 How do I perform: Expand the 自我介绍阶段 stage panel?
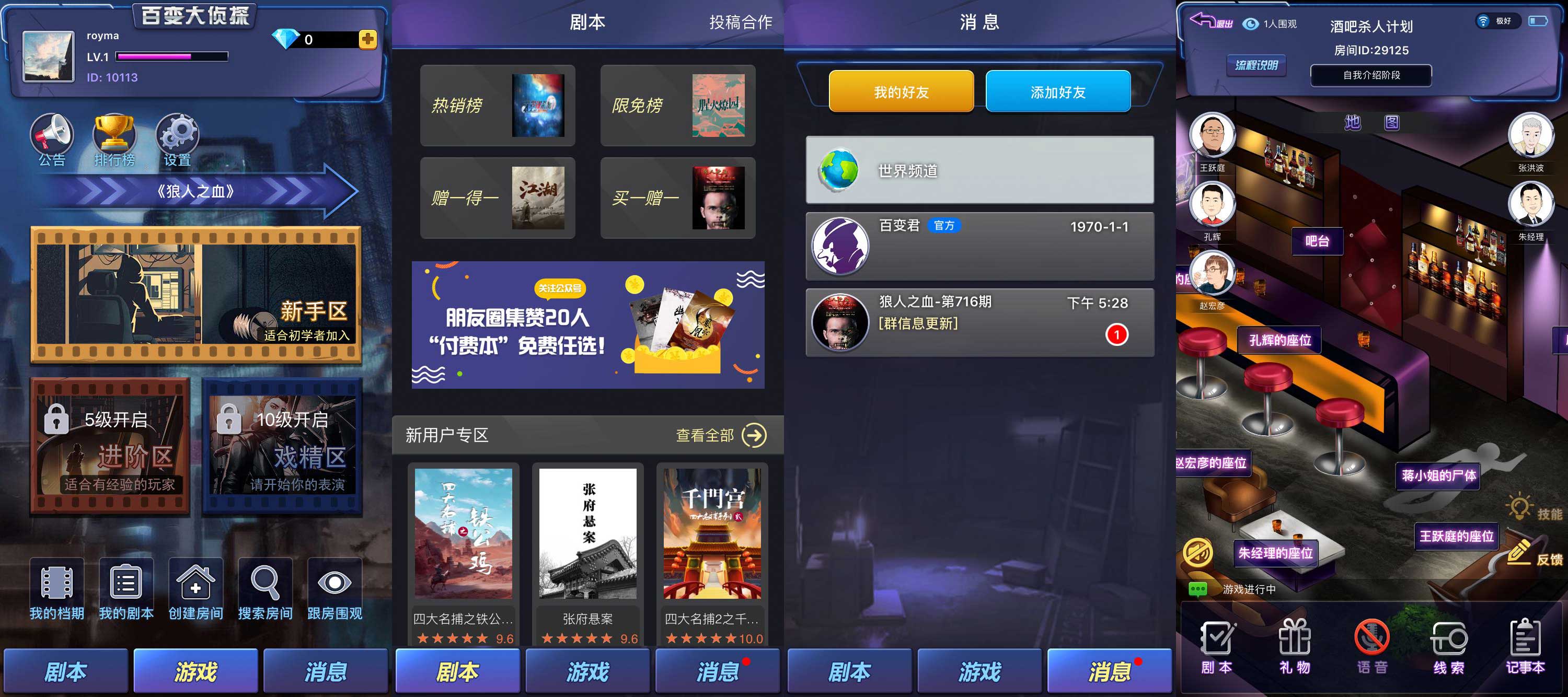[1370, 75]
